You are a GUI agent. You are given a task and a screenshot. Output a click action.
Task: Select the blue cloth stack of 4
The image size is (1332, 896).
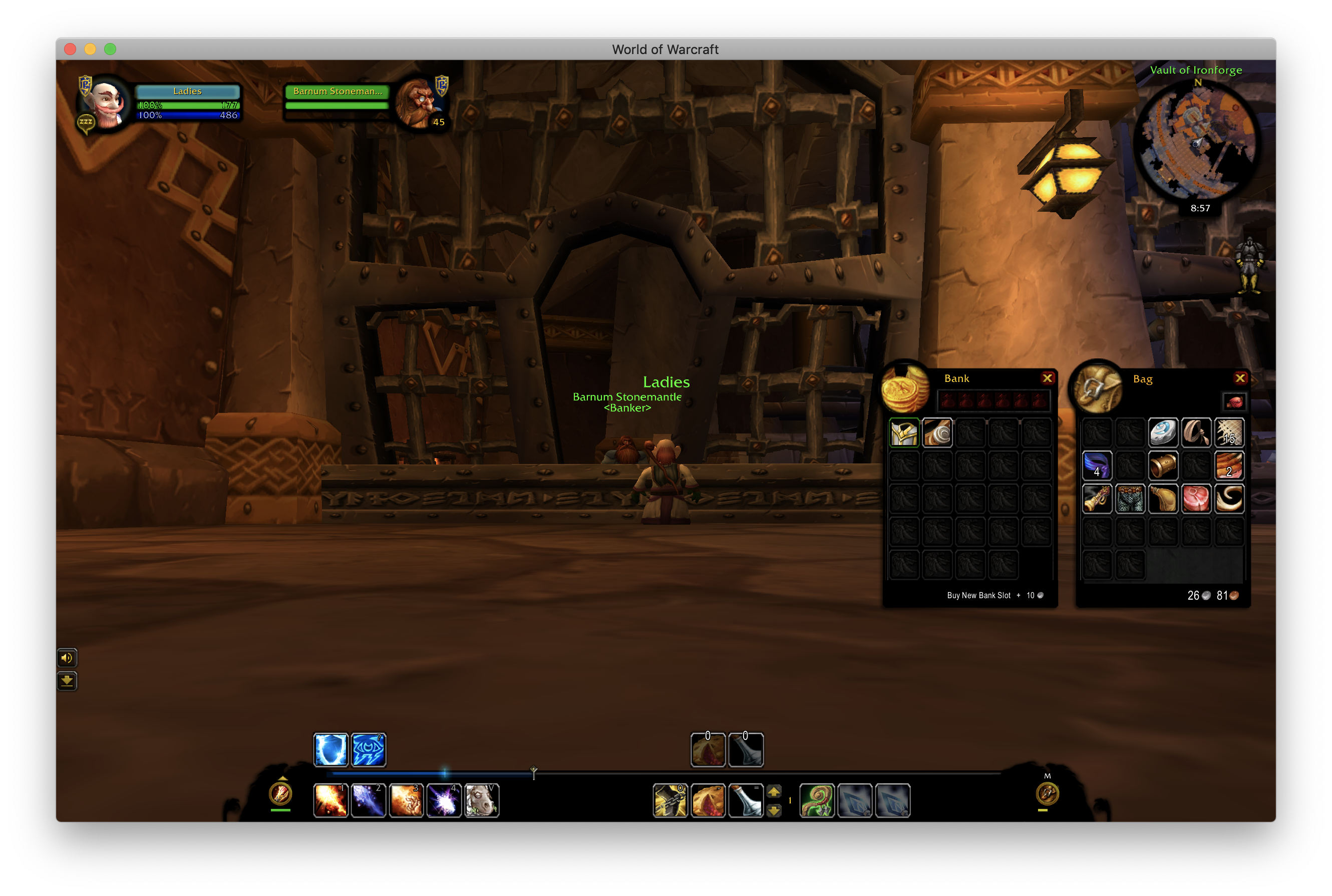pos(1097,466)
